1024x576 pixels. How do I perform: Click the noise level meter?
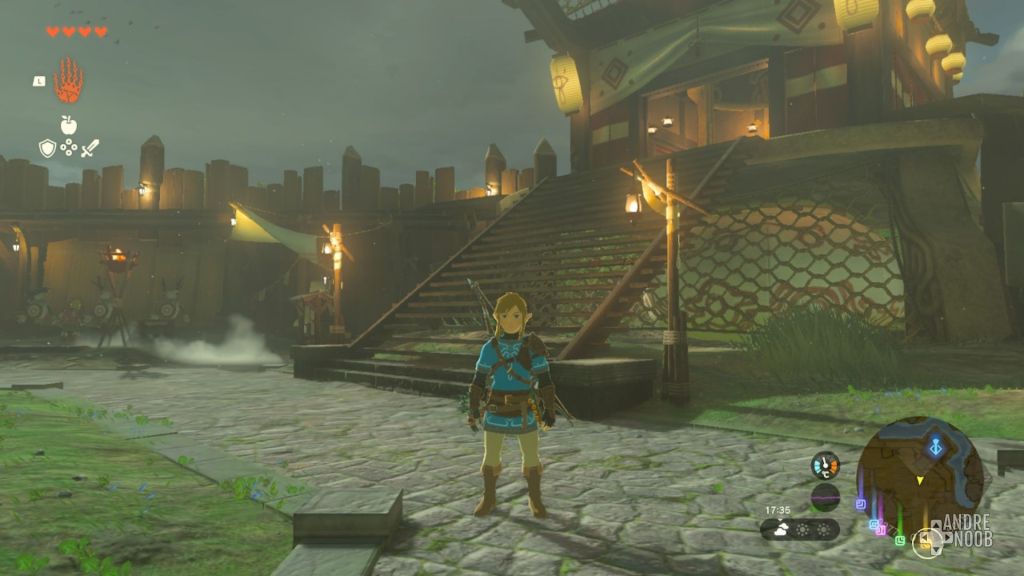click(x=825, y=497)
